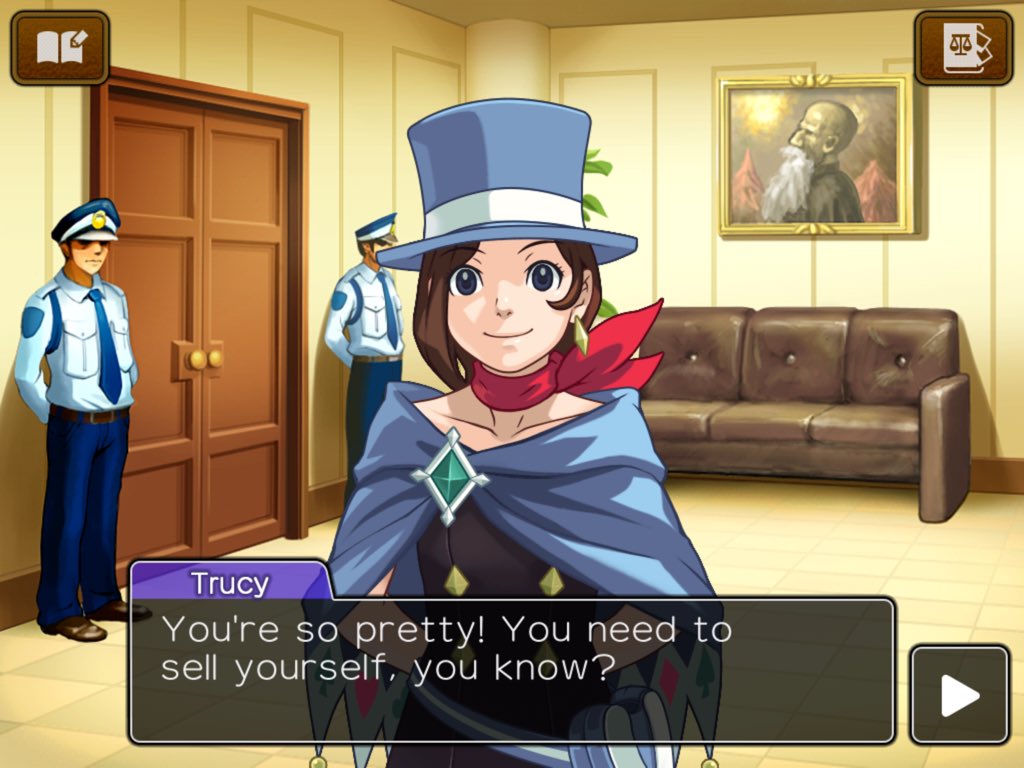Advance dialogue with the arrow button
This screenshot has height=768, width=1024.
tap(959, 695)
